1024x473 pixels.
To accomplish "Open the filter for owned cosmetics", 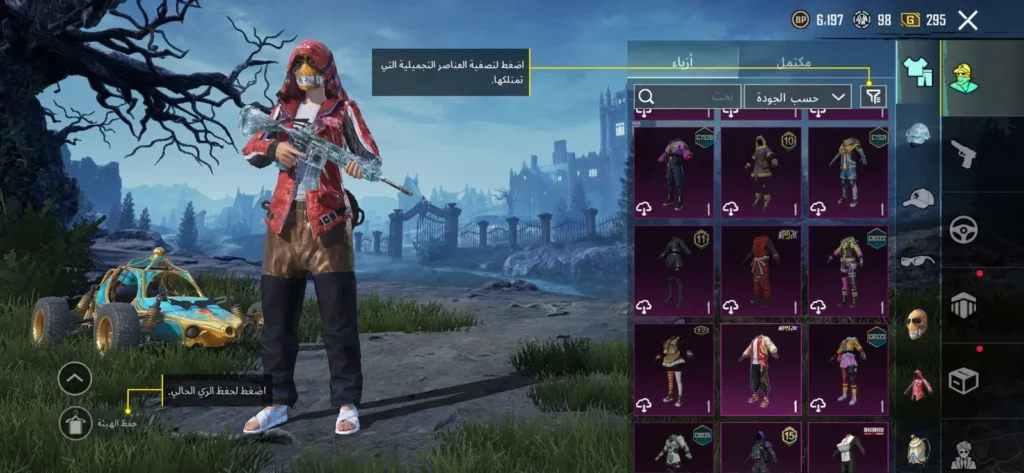I will [873, 96].
